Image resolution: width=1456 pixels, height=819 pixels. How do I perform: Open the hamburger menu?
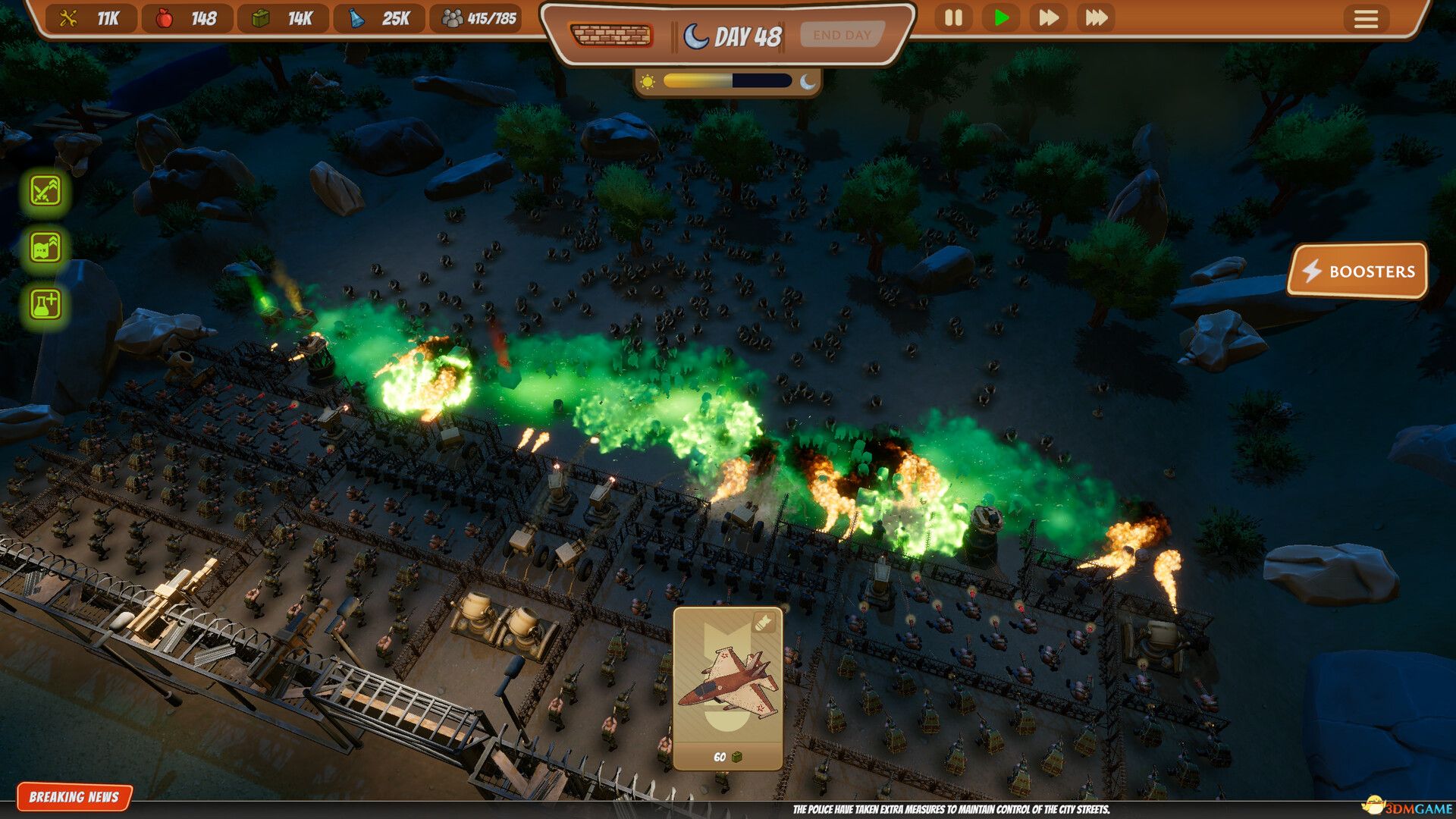coord(1366,18)
